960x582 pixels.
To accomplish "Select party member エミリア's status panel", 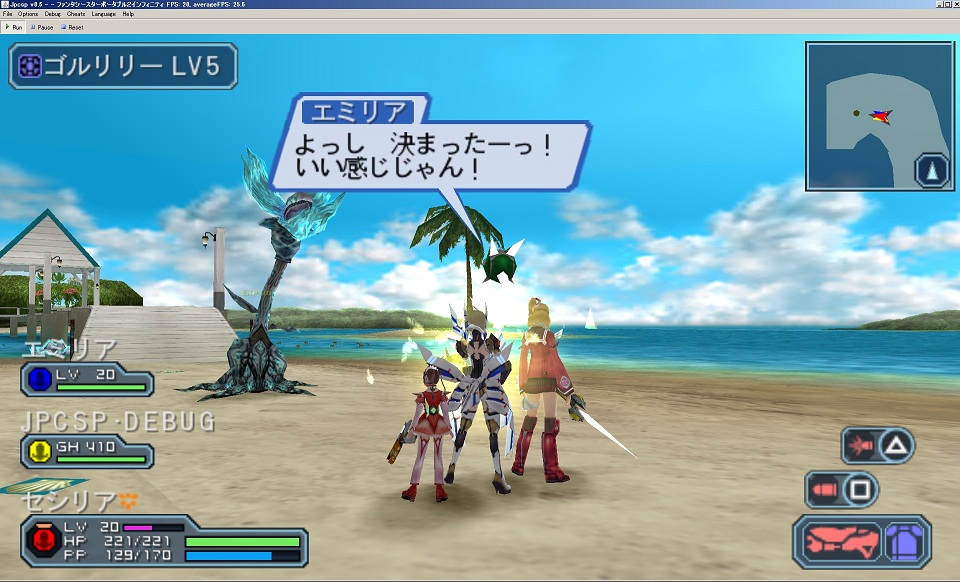I will coord(87,379).
